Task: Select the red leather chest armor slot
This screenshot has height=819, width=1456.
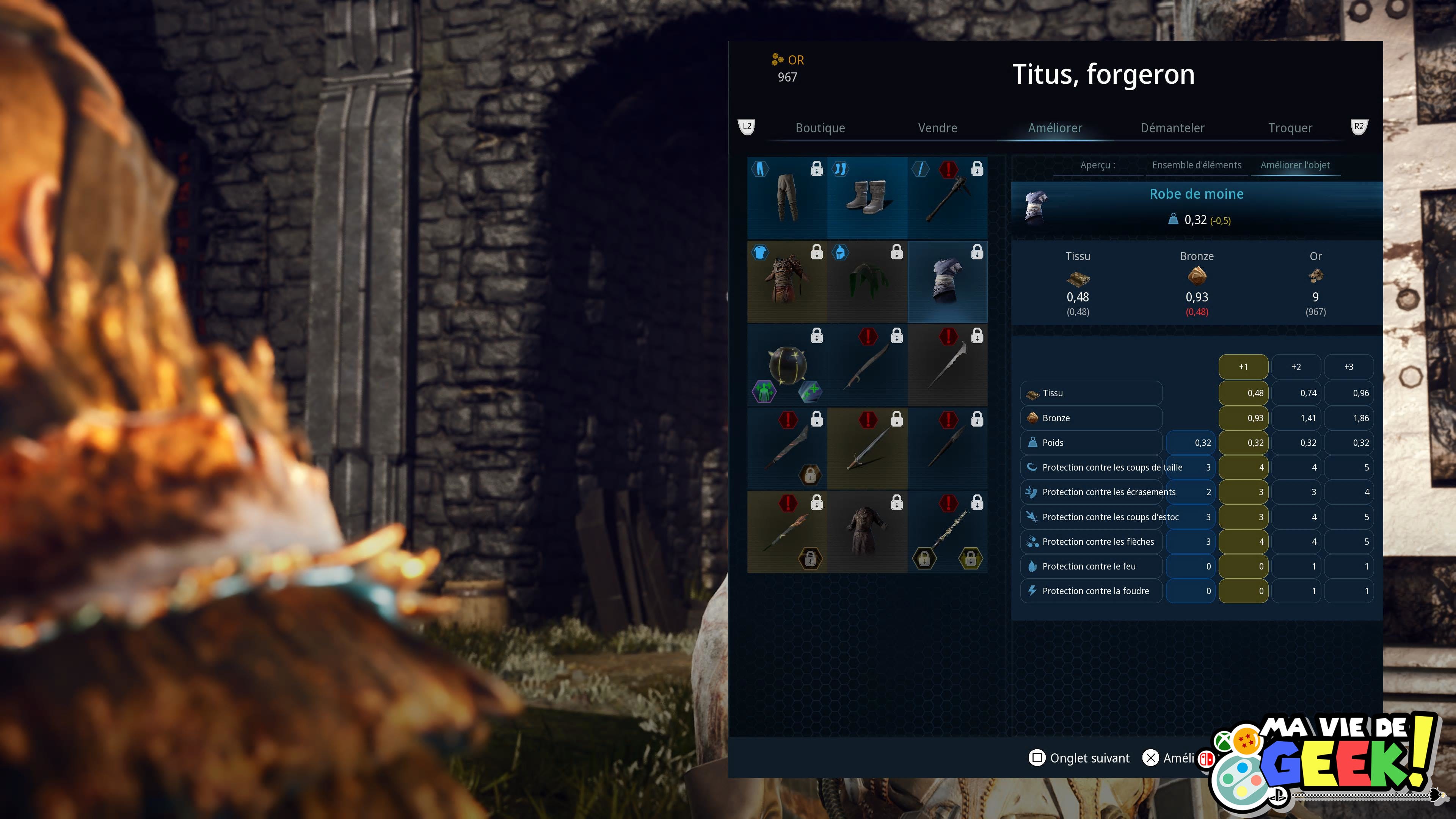Action: (787, 281)
